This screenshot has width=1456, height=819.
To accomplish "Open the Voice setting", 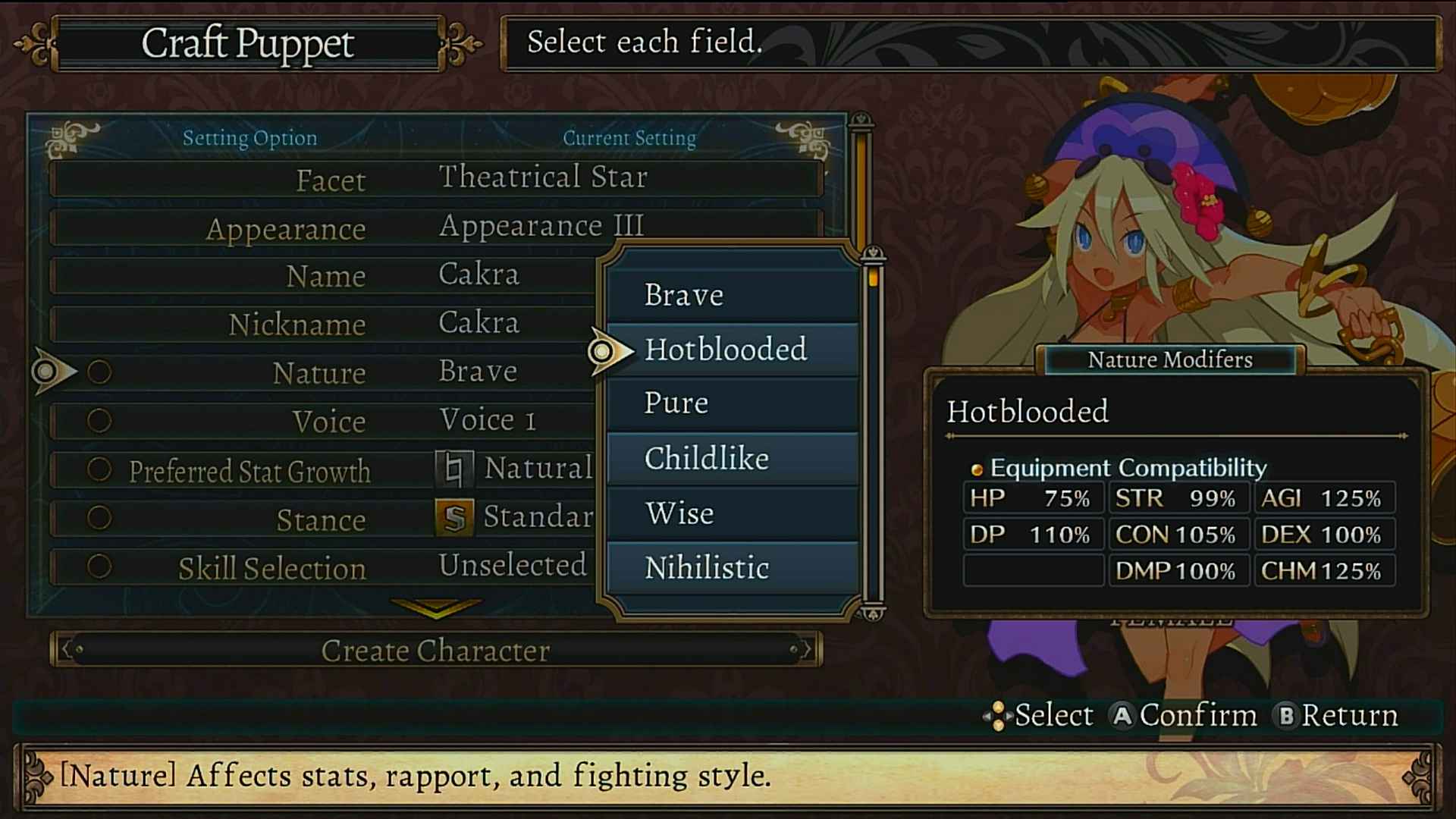I will pyautogui.click(x=326, y=421).
